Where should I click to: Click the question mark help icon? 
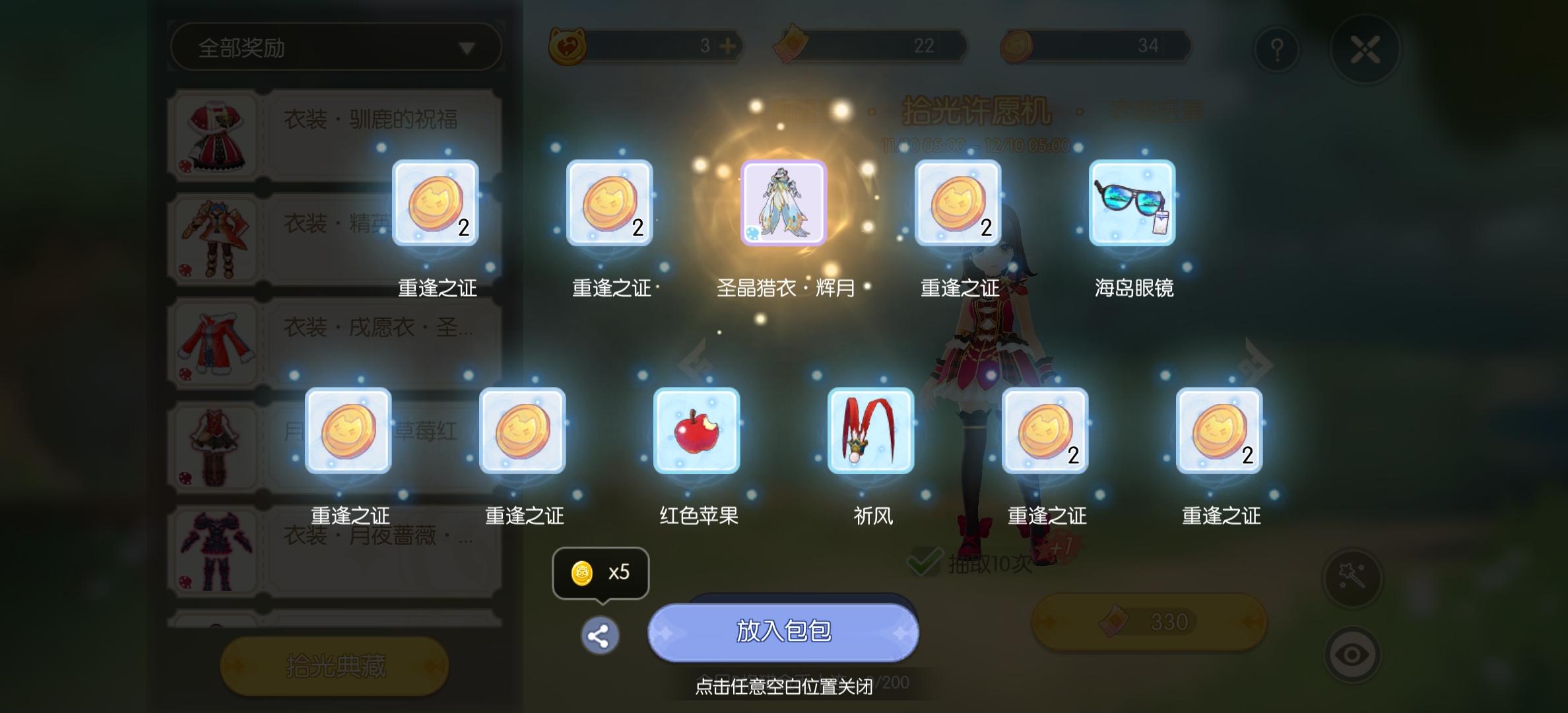pos(1276,47)
